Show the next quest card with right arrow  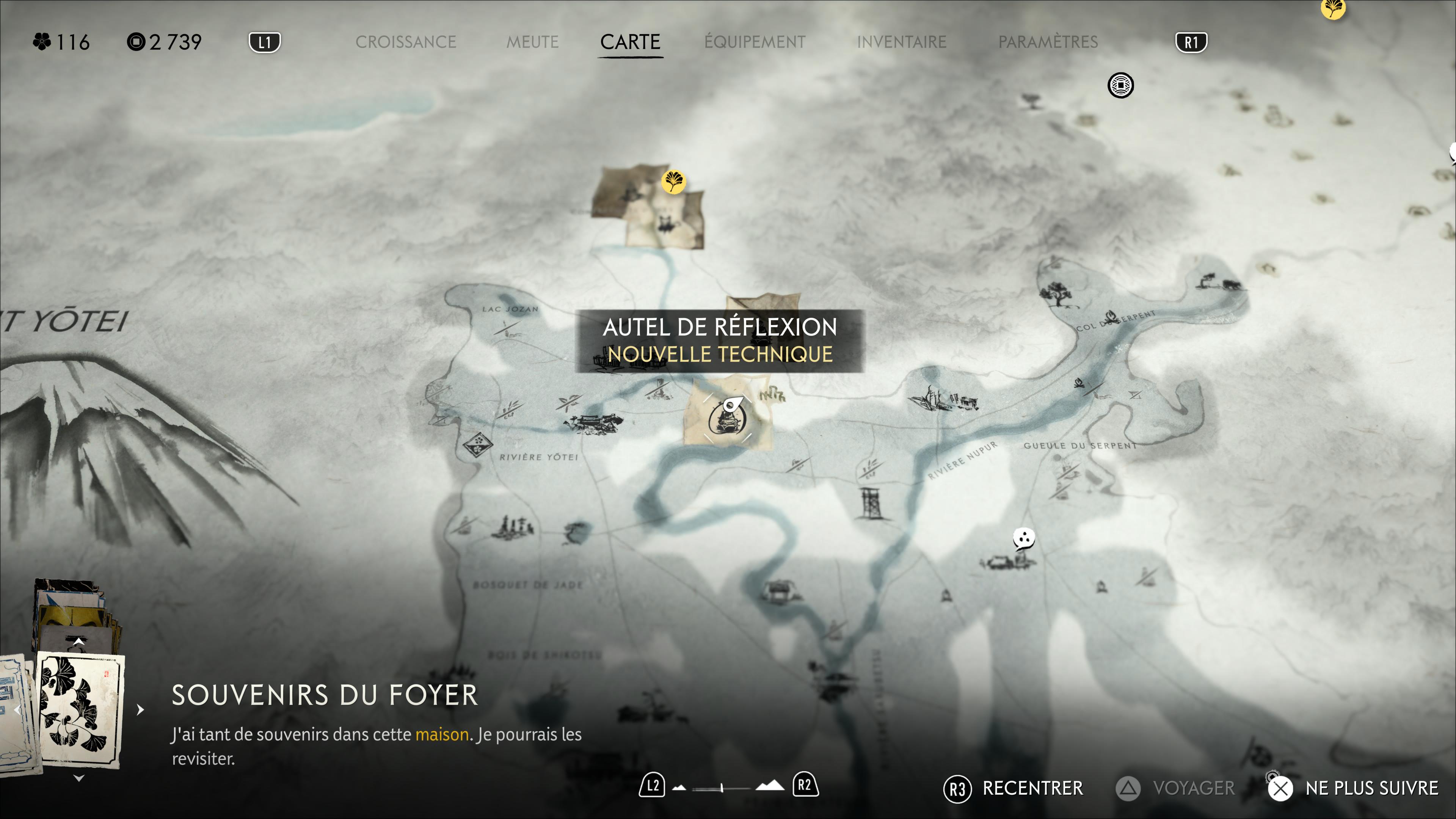140,709
